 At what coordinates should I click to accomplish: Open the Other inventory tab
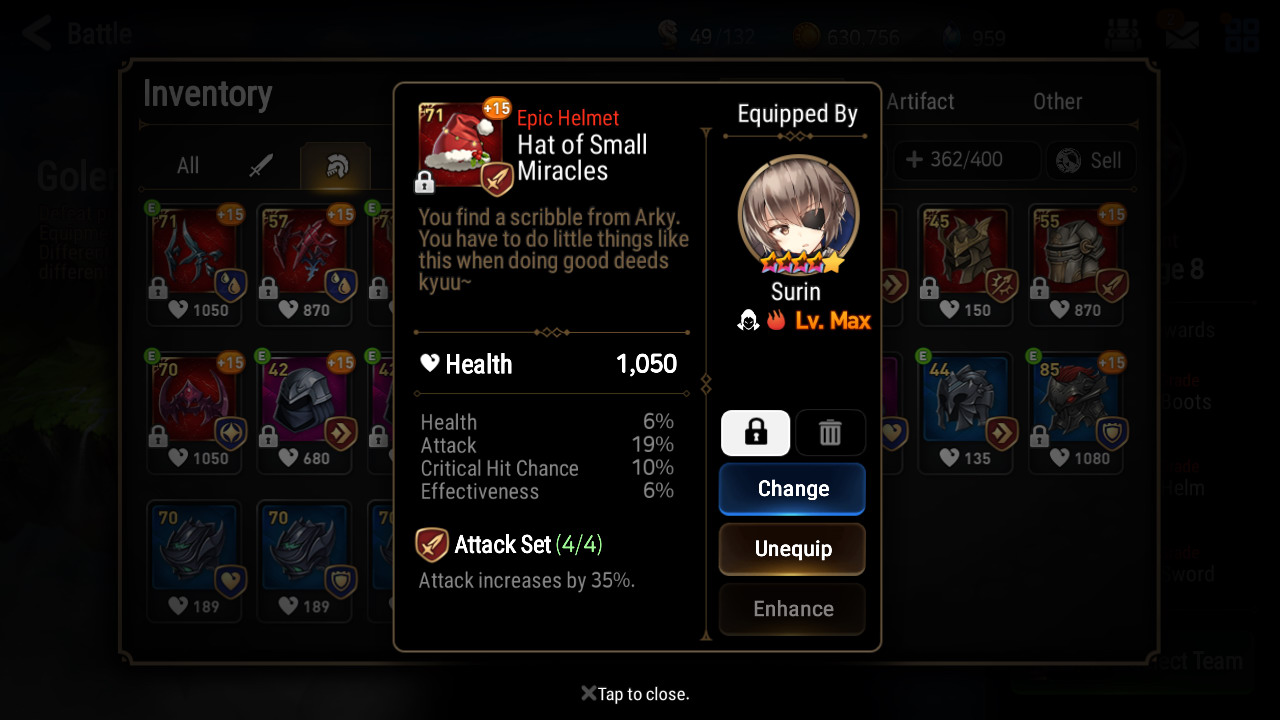coord(1057,101)
